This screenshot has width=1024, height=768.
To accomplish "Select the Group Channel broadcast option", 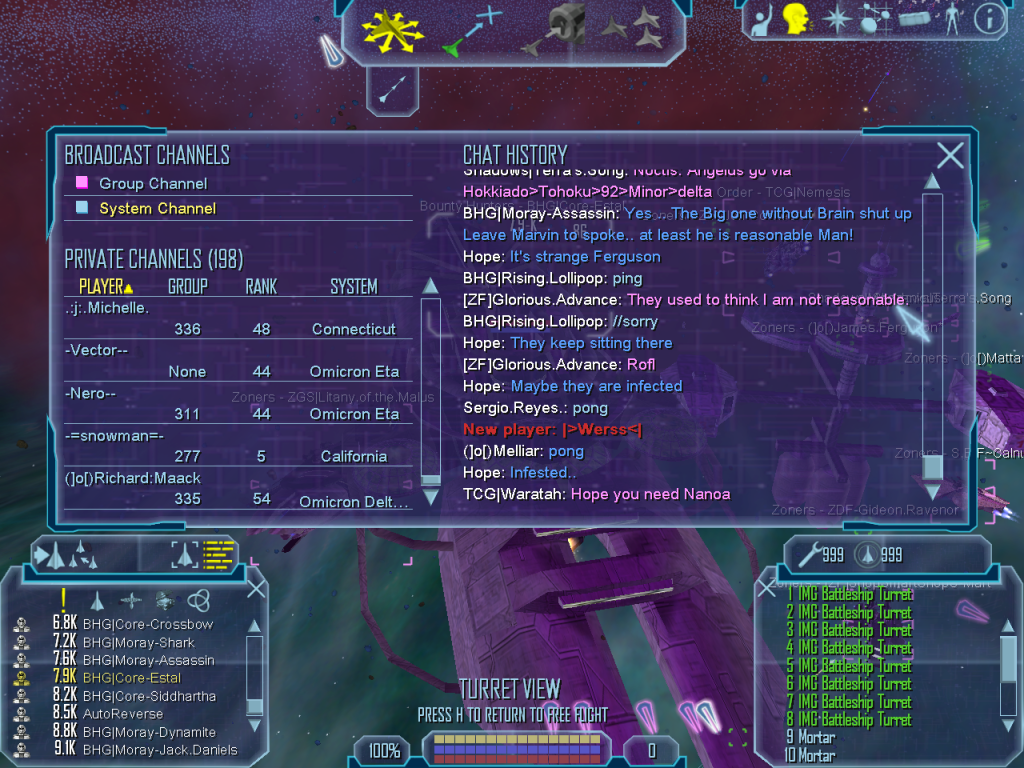I will coord(153,184).
